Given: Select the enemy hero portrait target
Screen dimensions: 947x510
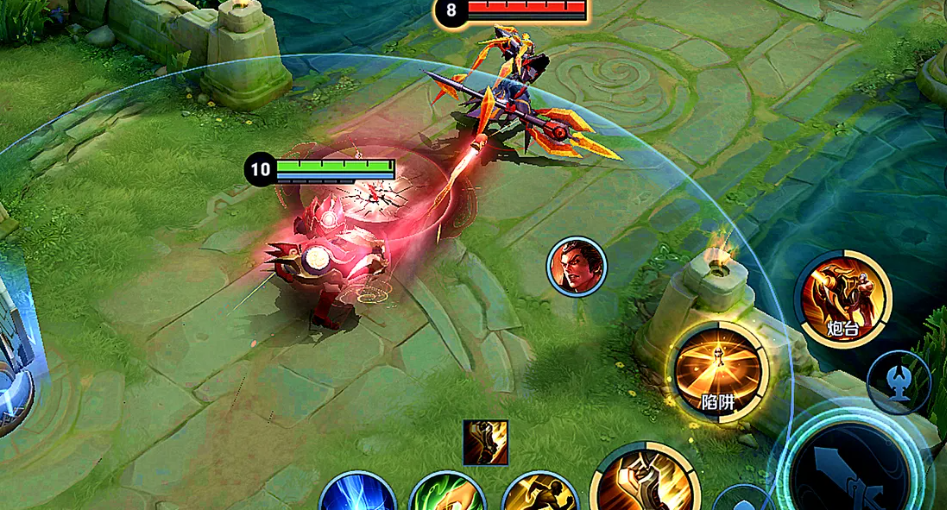Looking at the screenshot, I should [577, 267].
